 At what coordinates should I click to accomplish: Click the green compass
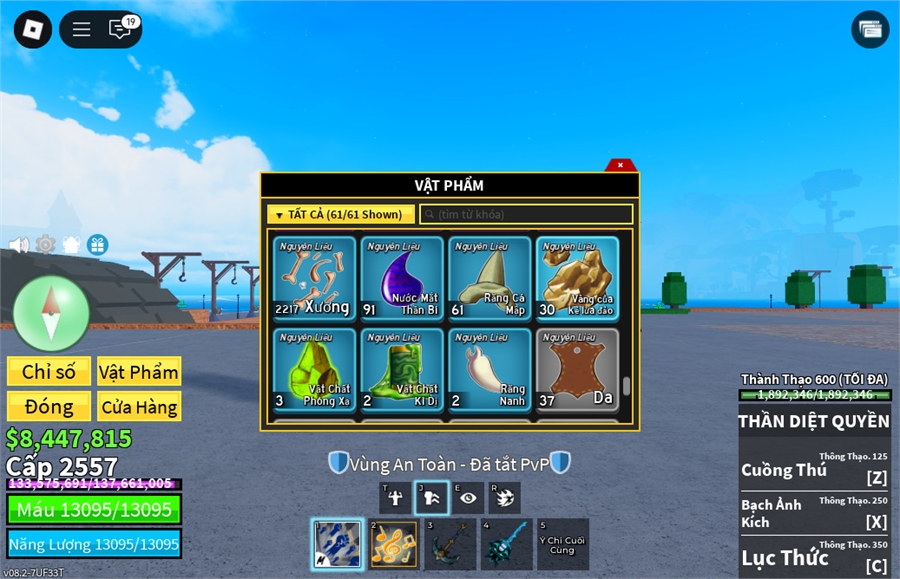[x=51, y=313]
